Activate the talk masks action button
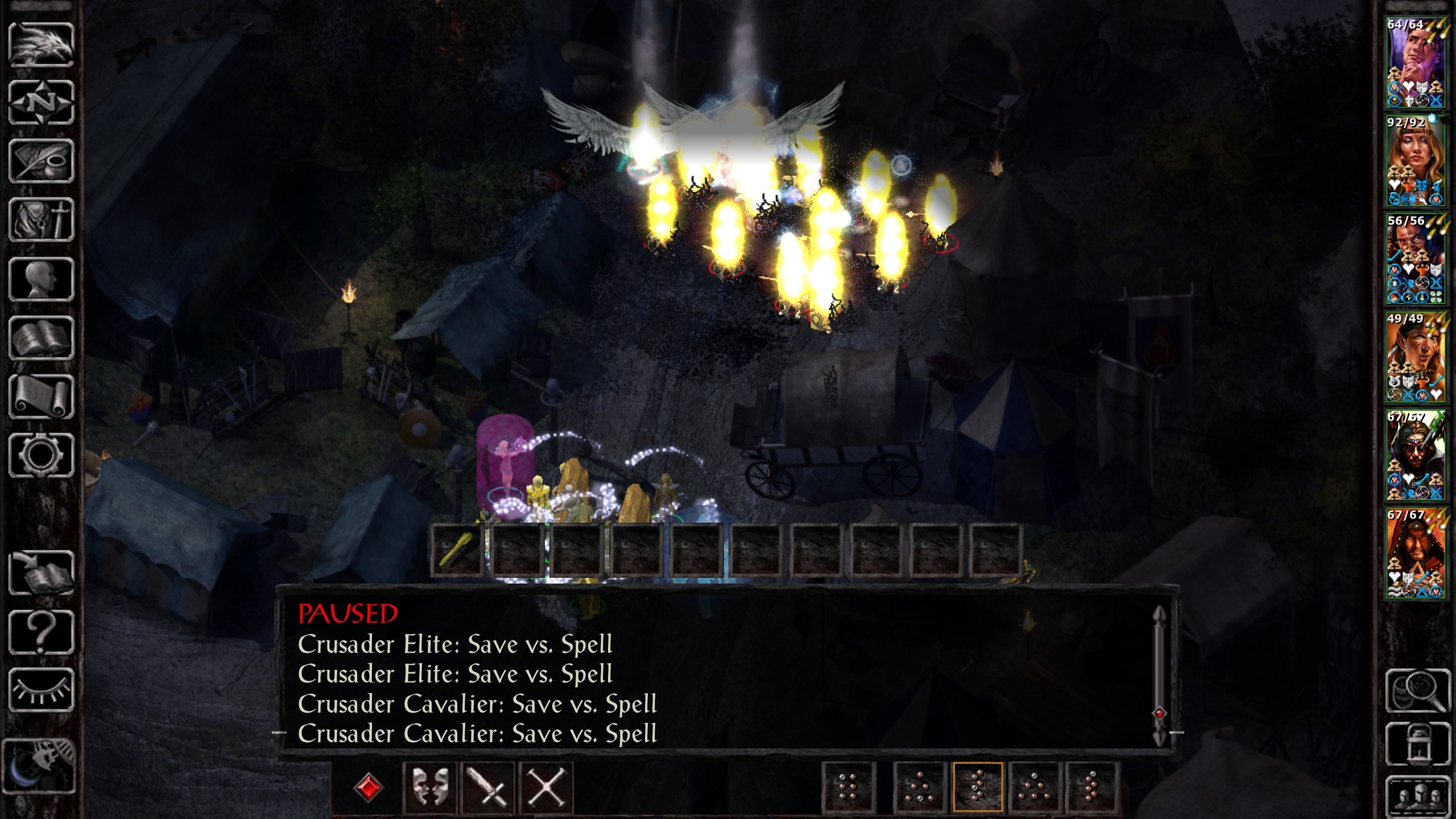The height and width of the screenshot is (819, 1456). pyautogui.click(x=429, y=788)
